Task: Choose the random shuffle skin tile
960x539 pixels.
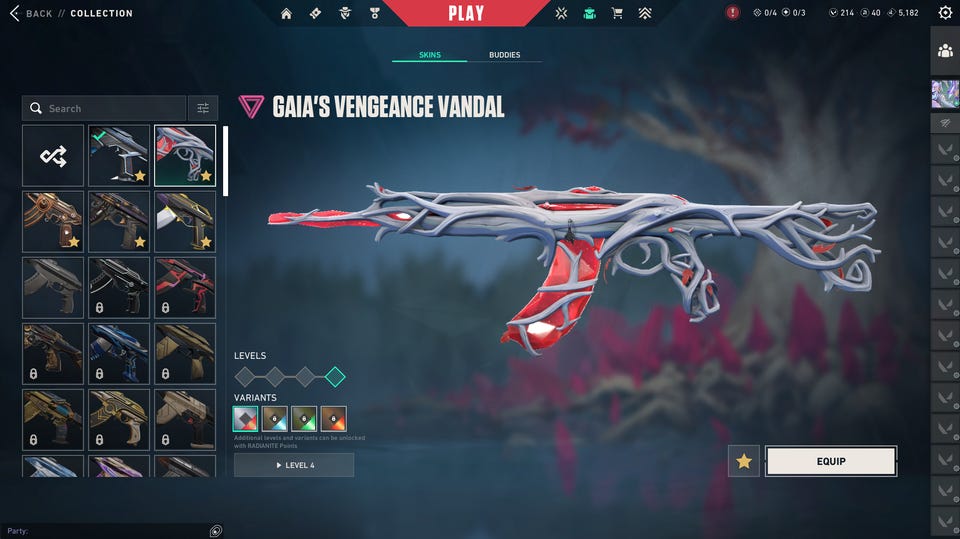Action: [x=53, y=156]
